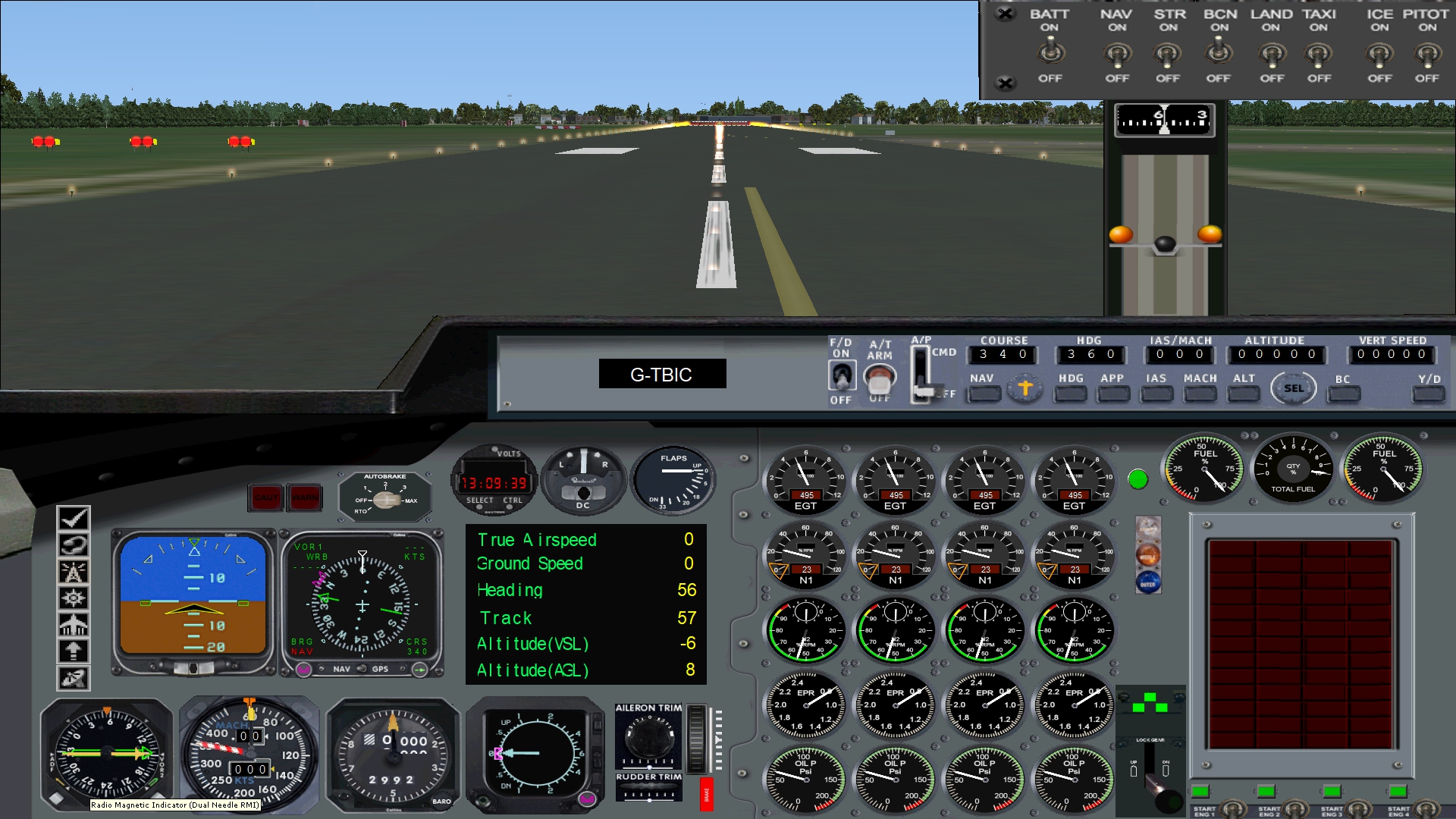Click the autopilot SEL knob

click(x=1294, y=389)
